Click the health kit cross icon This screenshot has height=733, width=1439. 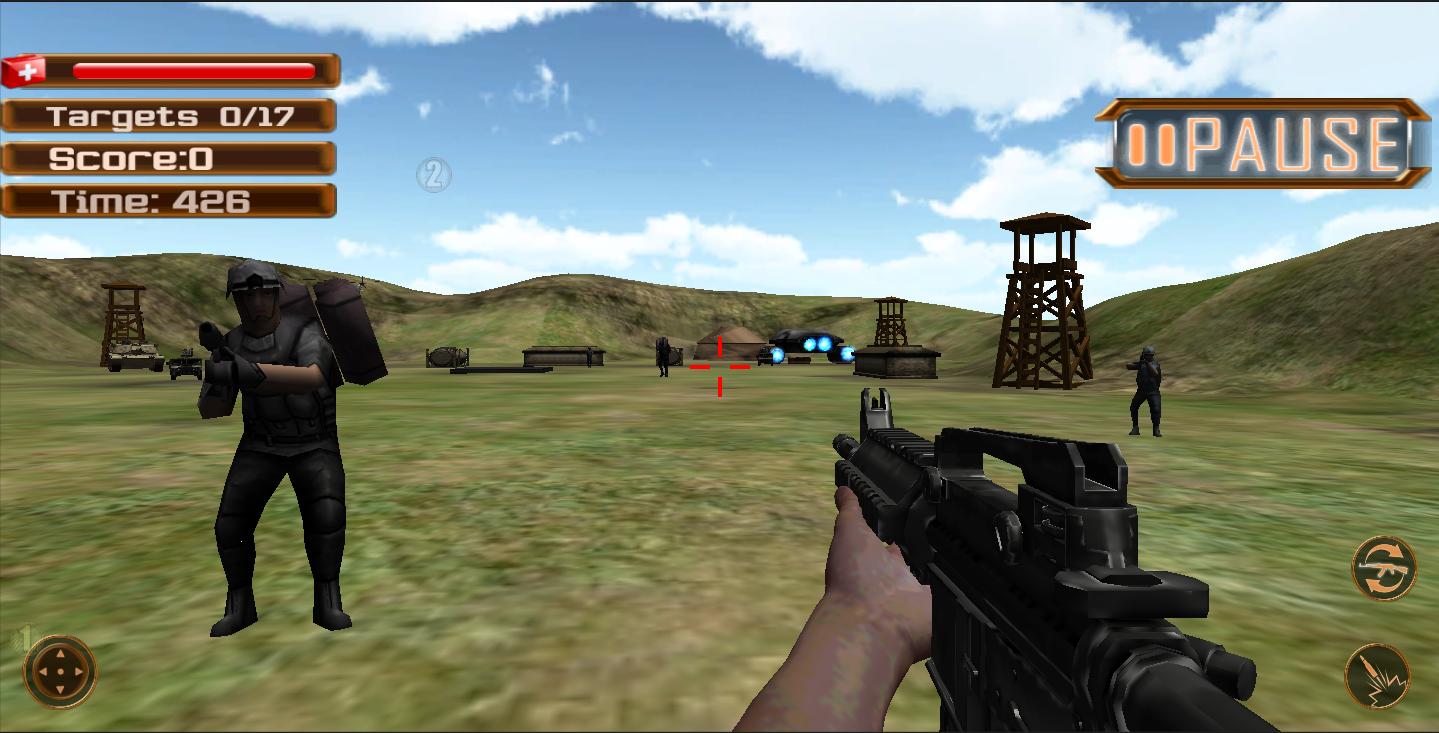tap(29, 69)
